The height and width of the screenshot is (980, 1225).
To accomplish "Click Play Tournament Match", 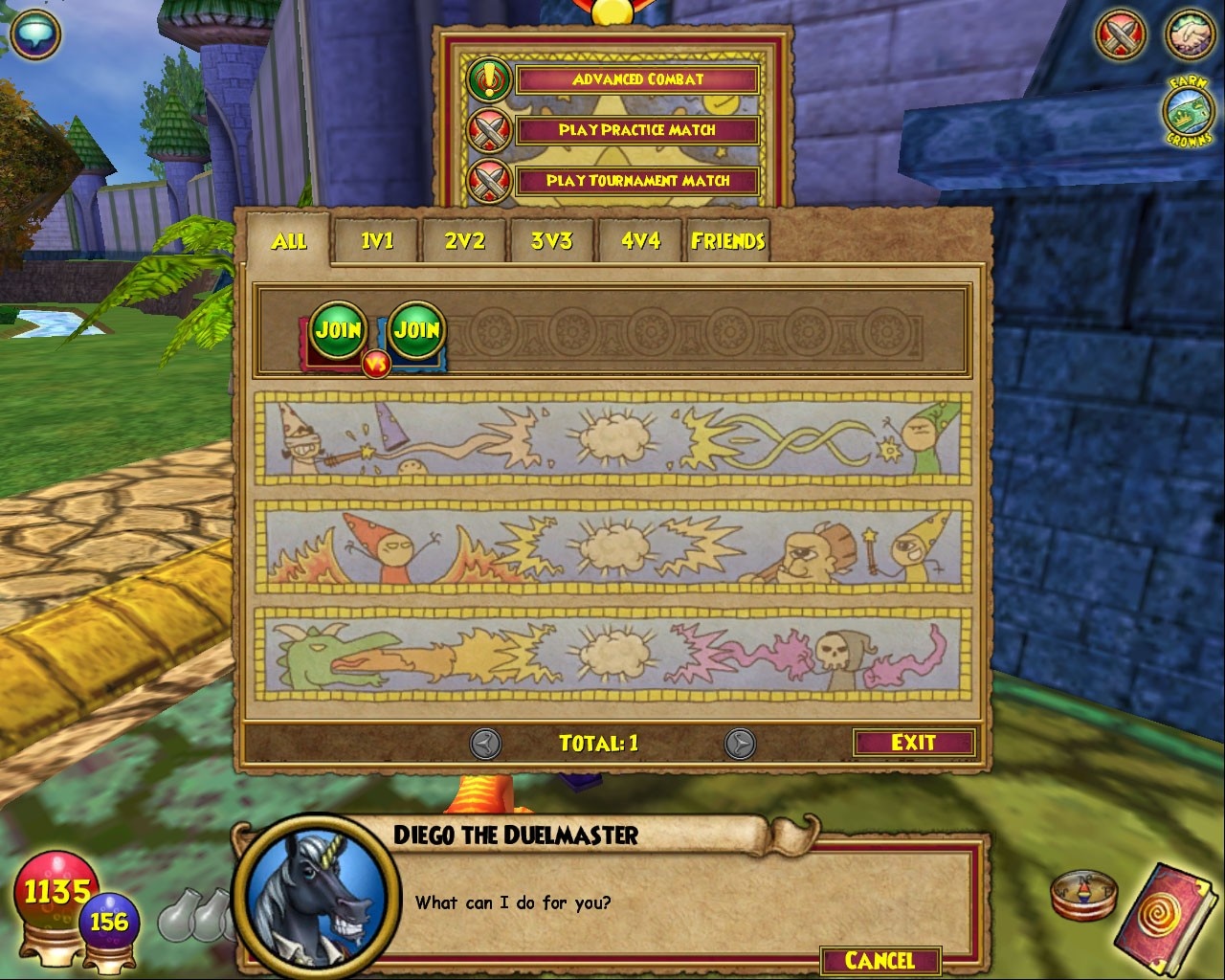I will point(636,180).
